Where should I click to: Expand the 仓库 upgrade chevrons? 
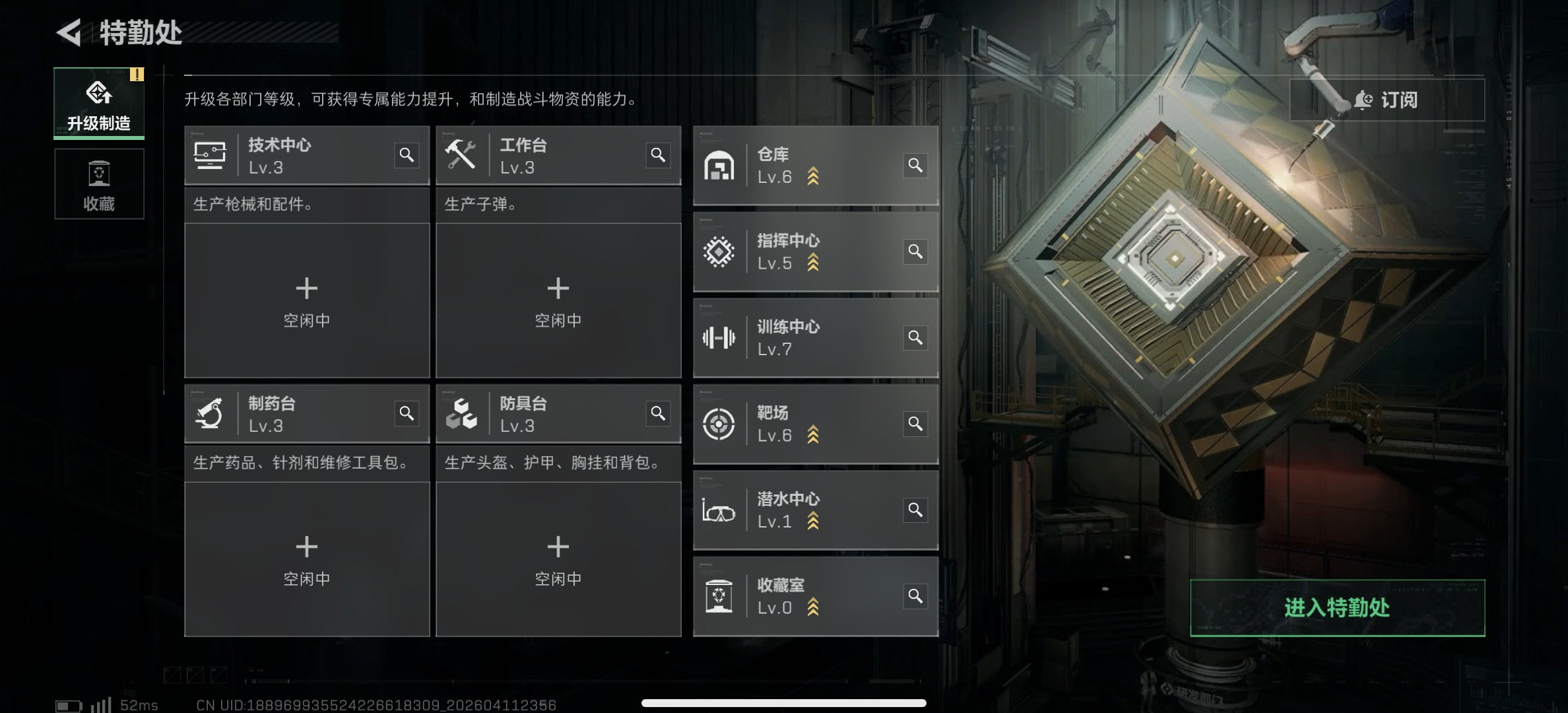click(814, 177)
